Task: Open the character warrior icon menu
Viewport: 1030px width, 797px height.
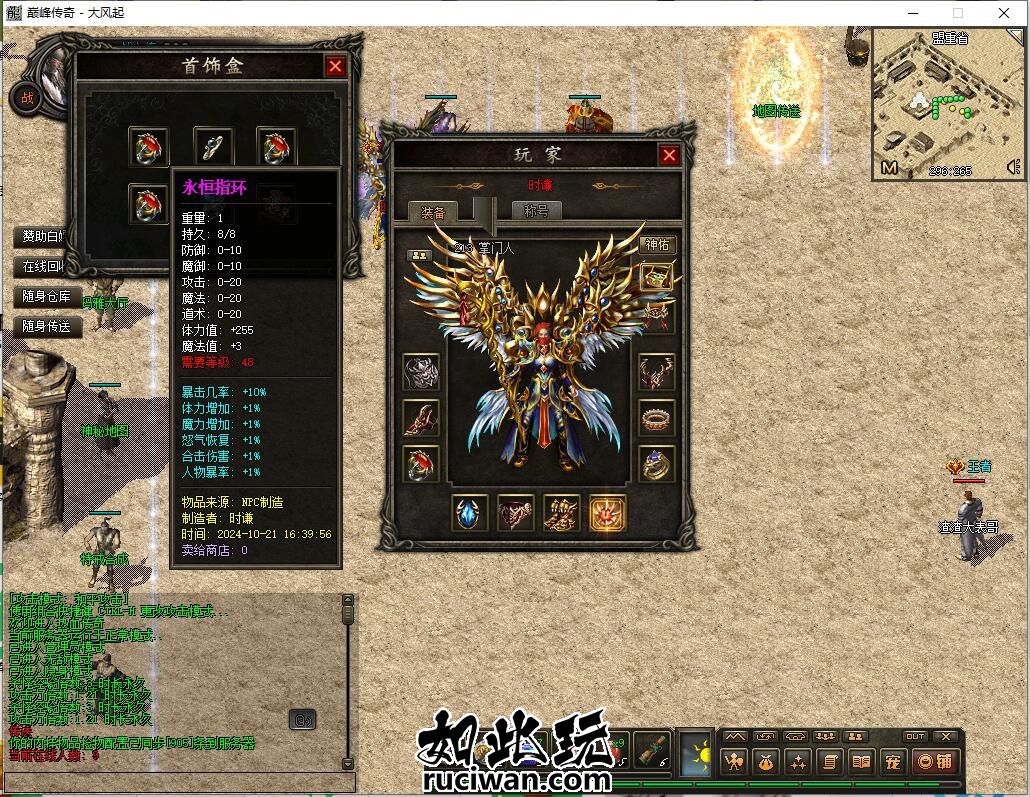Action: click(735, 762)
